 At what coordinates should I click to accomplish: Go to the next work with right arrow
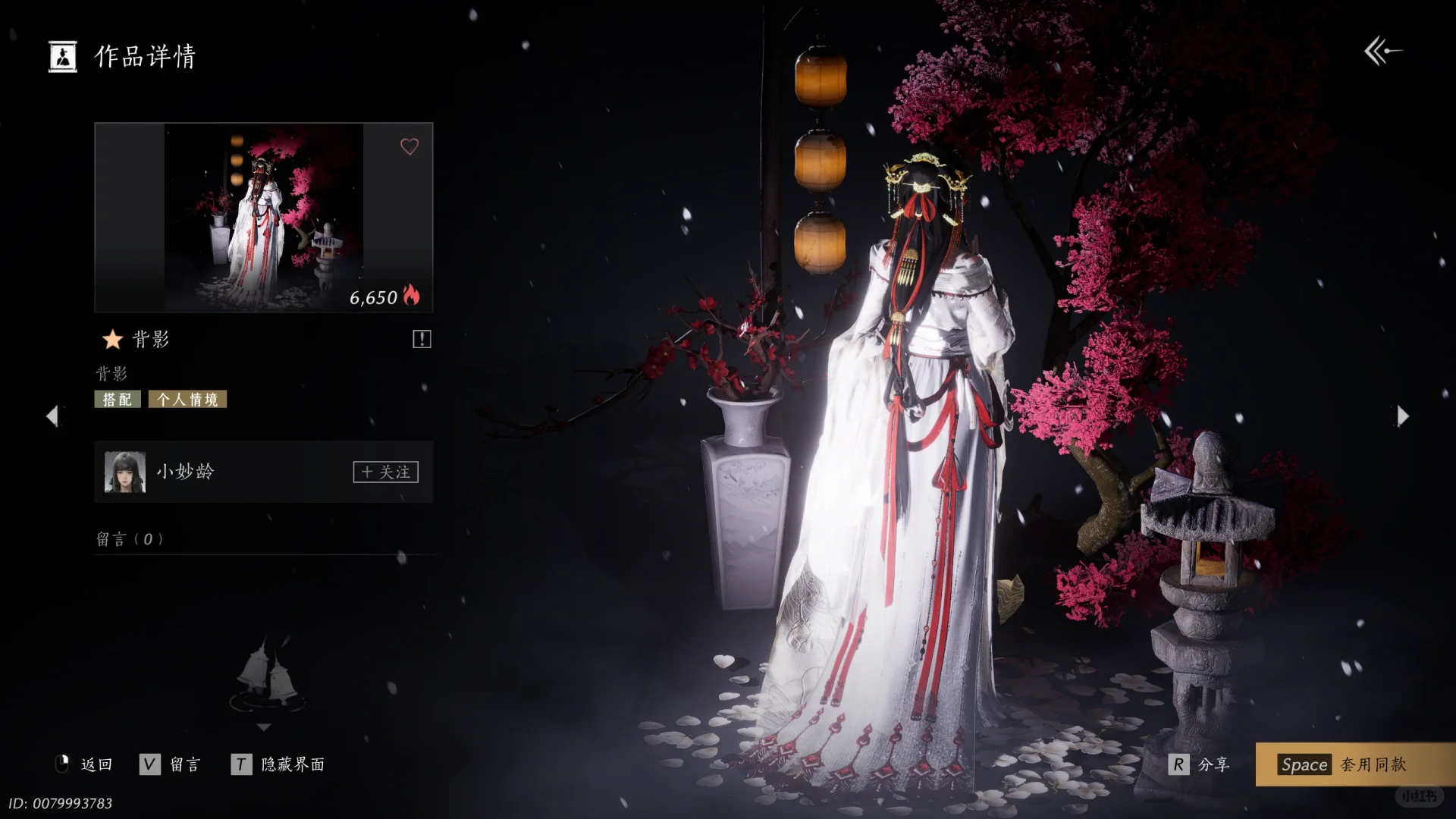pyautogui.click(x=1403, y=416)
